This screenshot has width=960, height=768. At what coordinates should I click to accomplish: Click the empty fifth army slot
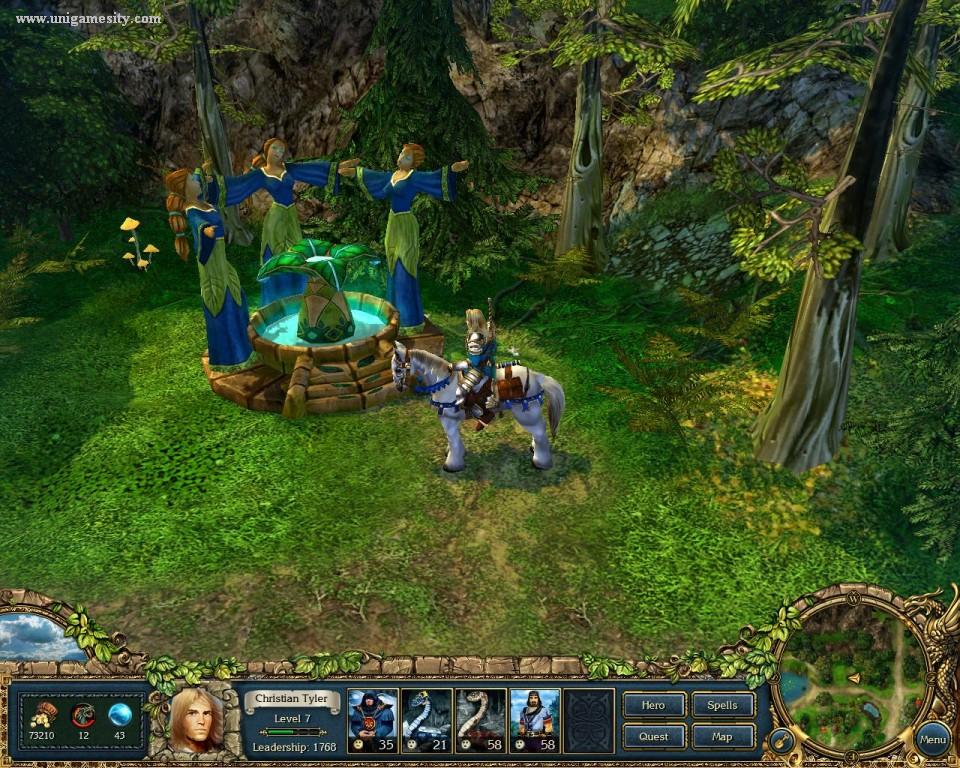click(x=588, y=720)
